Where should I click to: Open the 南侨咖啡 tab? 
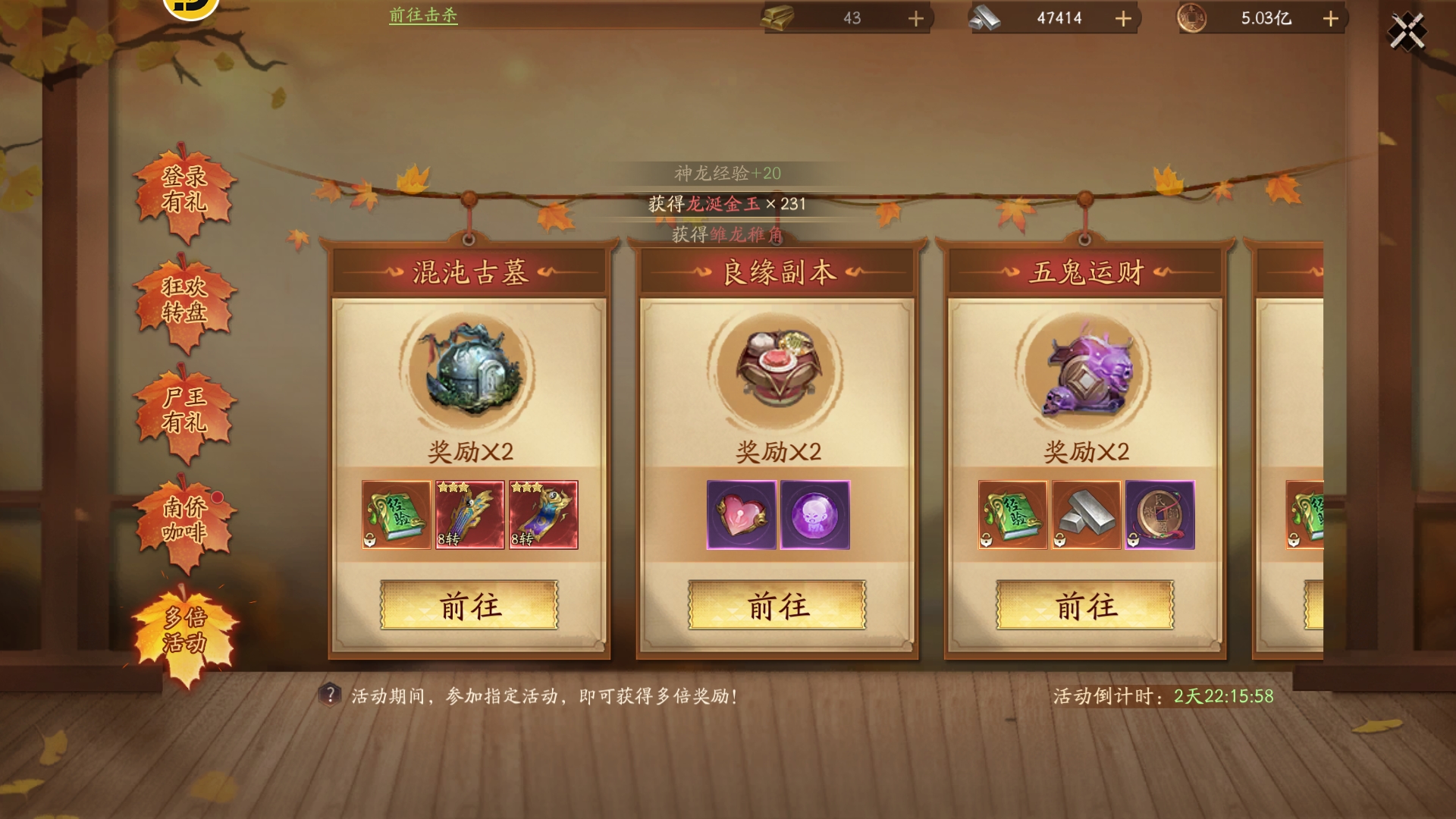184,520
